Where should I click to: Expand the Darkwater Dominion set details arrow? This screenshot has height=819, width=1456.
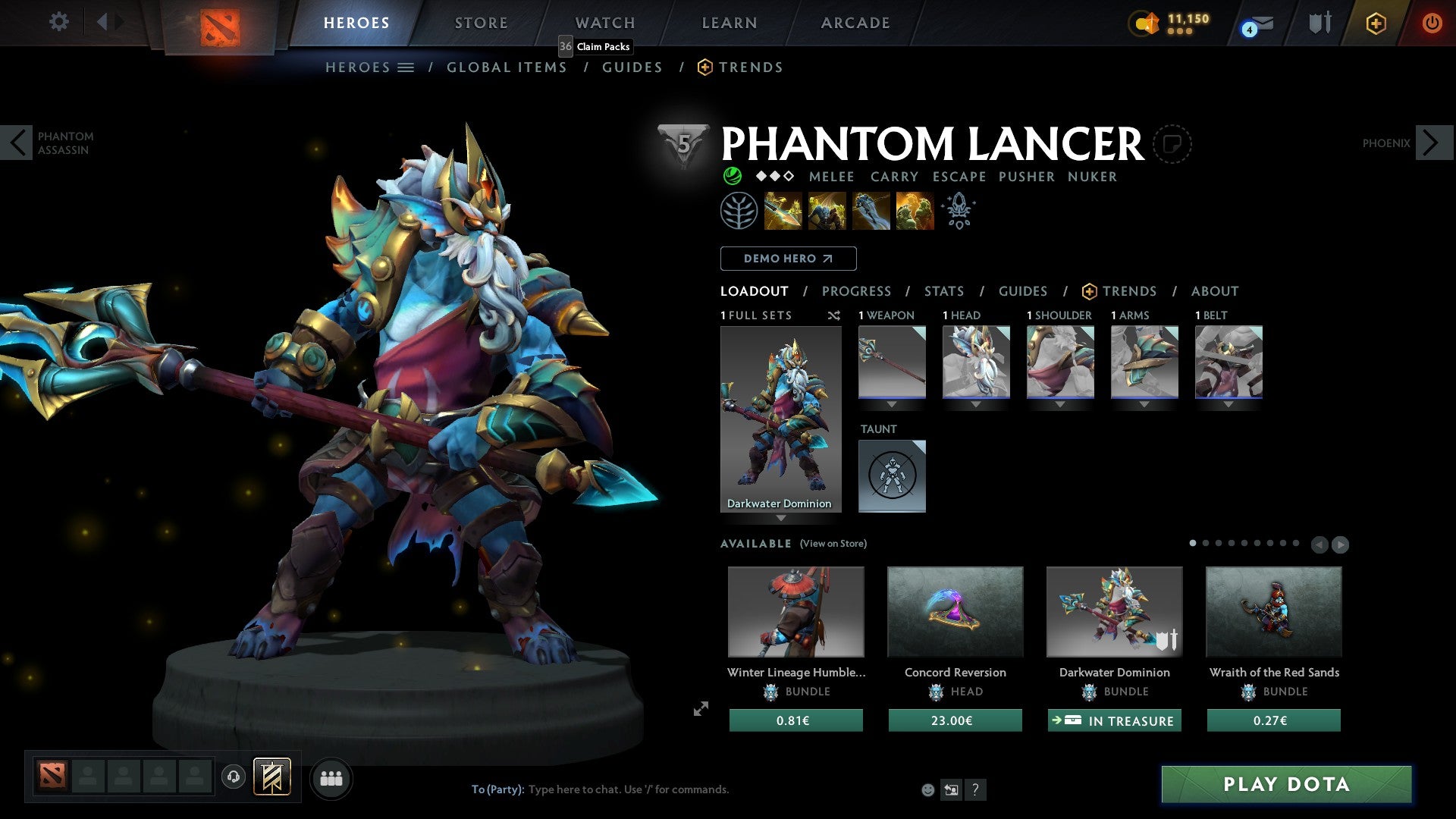pyautogui.click(x=782, y=519)
